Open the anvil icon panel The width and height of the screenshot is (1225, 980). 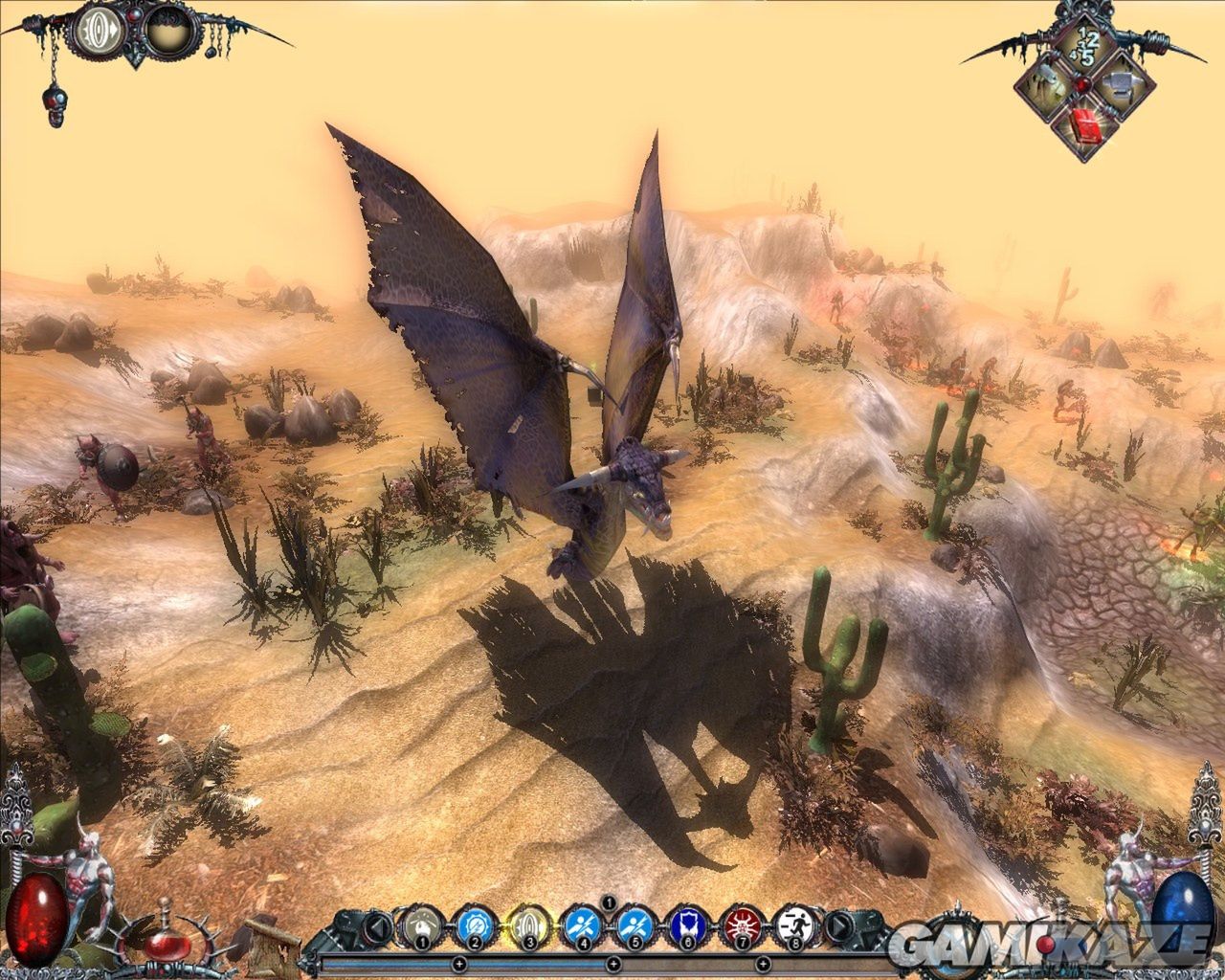[1121, 86]
